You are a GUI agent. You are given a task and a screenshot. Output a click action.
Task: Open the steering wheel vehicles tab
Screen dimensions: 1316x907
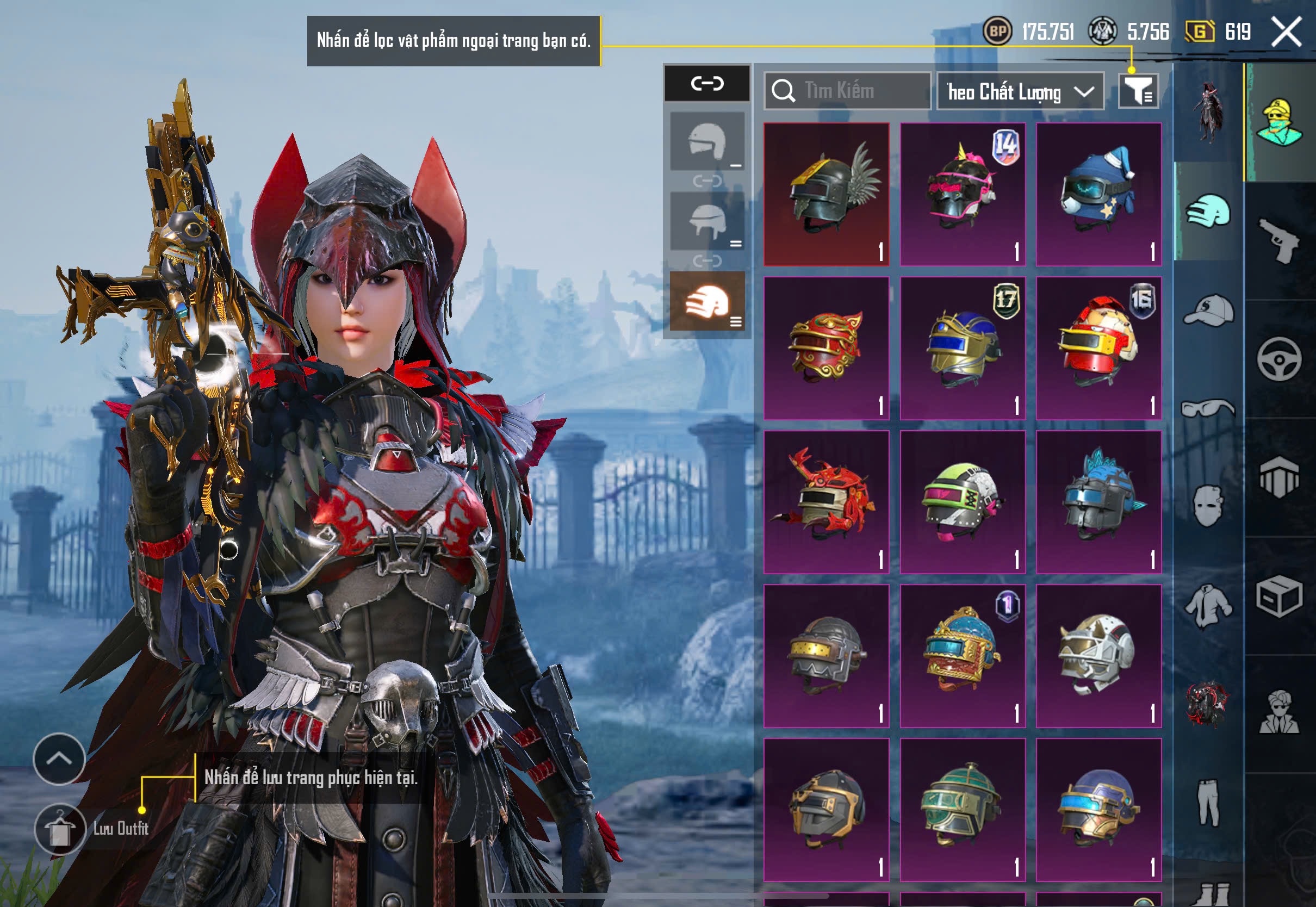click(1279, 359)
